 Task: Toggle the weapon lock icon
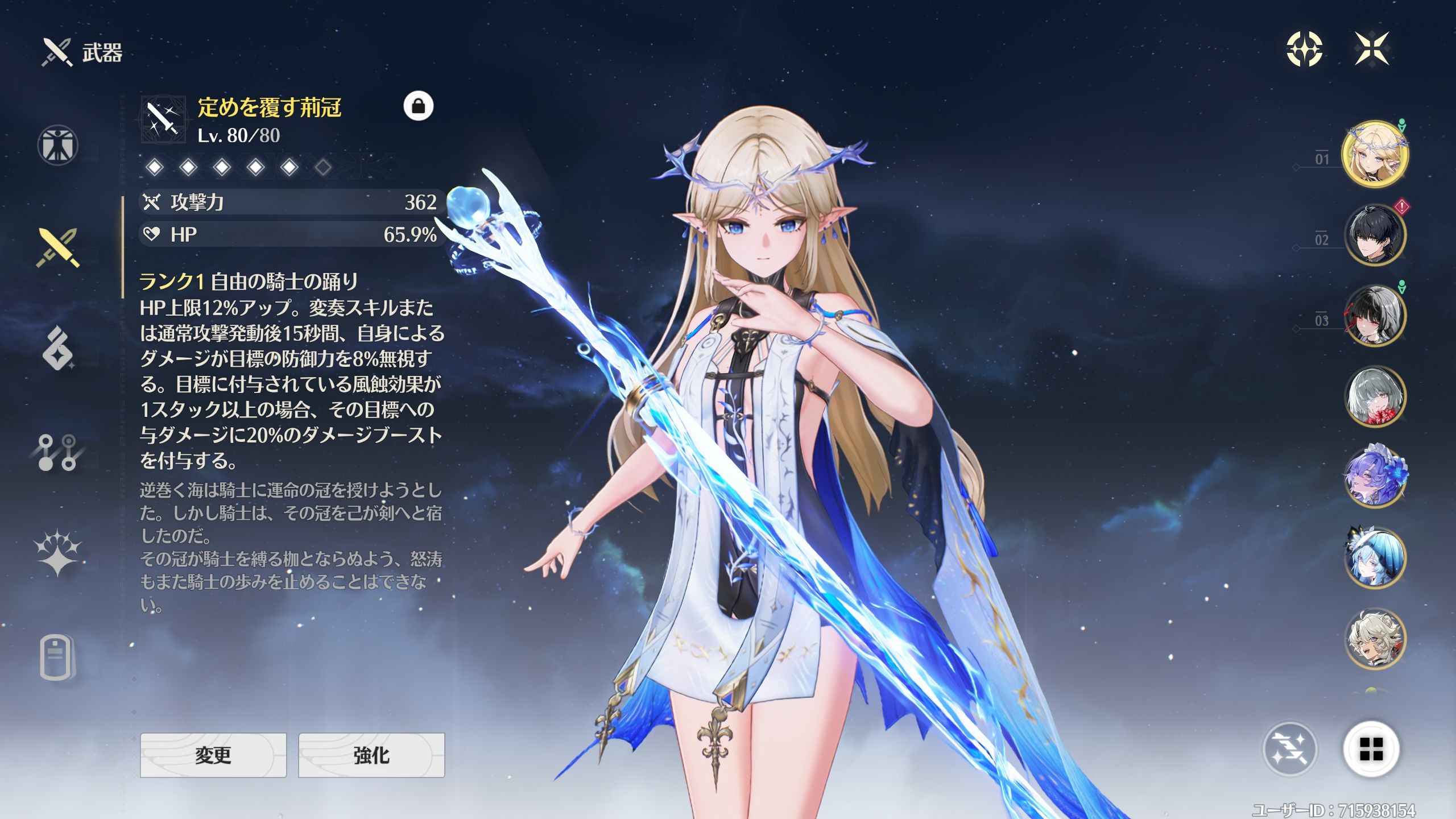[x=419, y=106]
